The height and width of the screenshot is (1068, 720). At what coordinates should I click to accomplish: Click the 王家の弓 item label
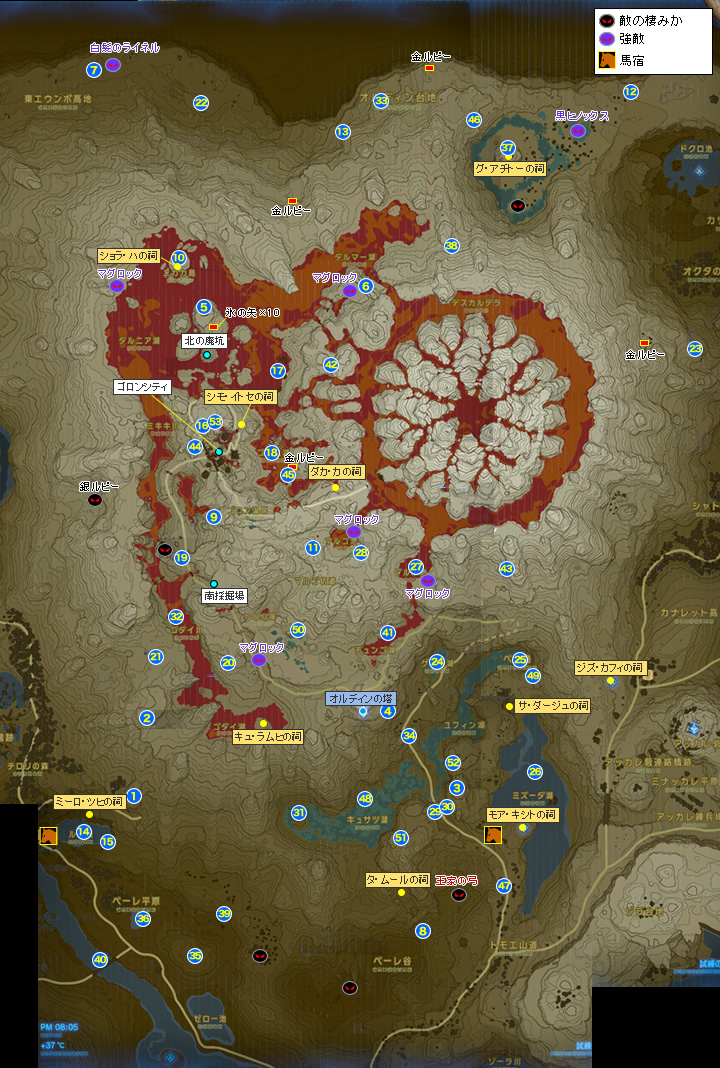(x=456, y=881)
